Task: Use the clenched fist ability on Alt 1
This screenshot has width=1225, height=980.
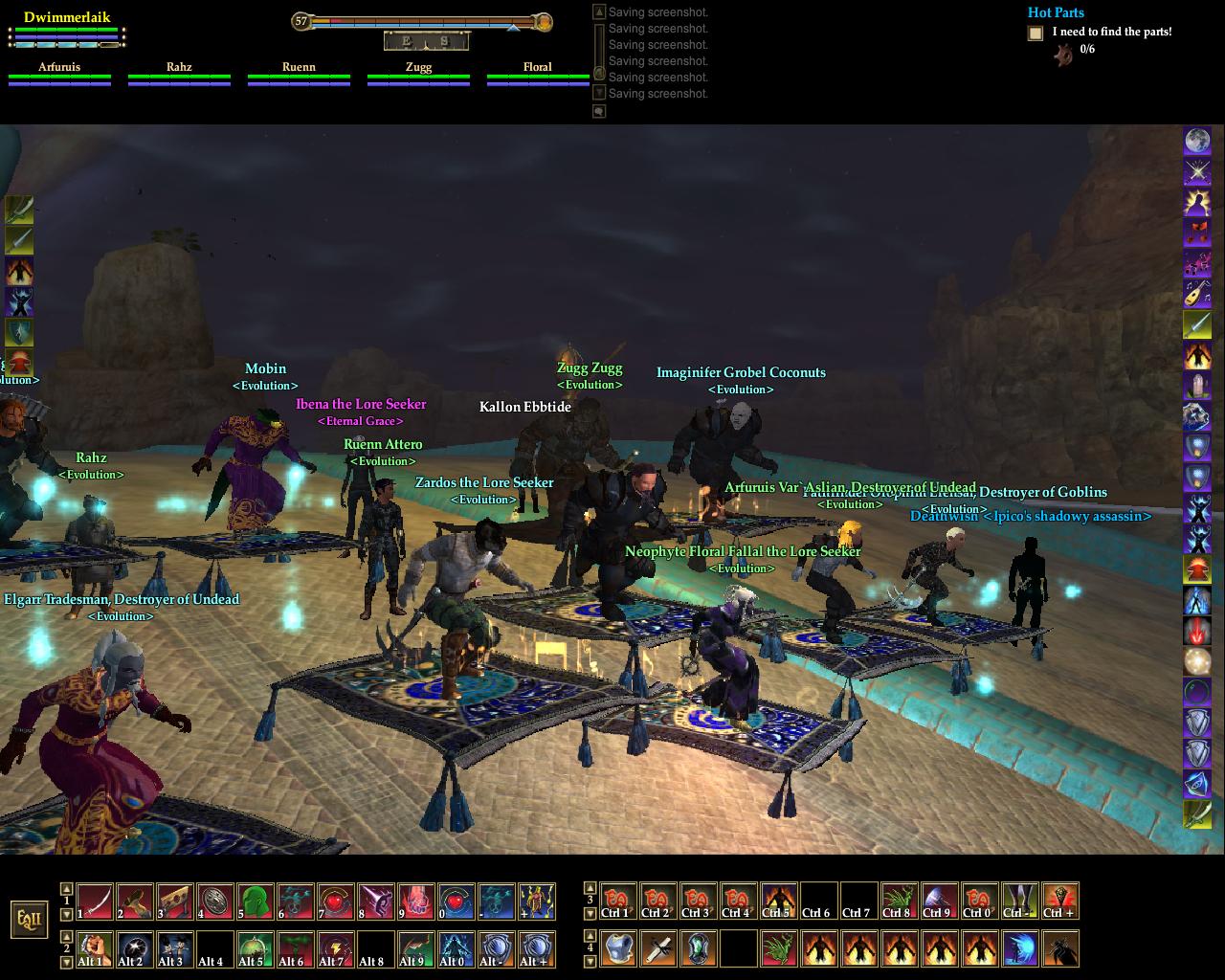Action: (x=95, y=948)
